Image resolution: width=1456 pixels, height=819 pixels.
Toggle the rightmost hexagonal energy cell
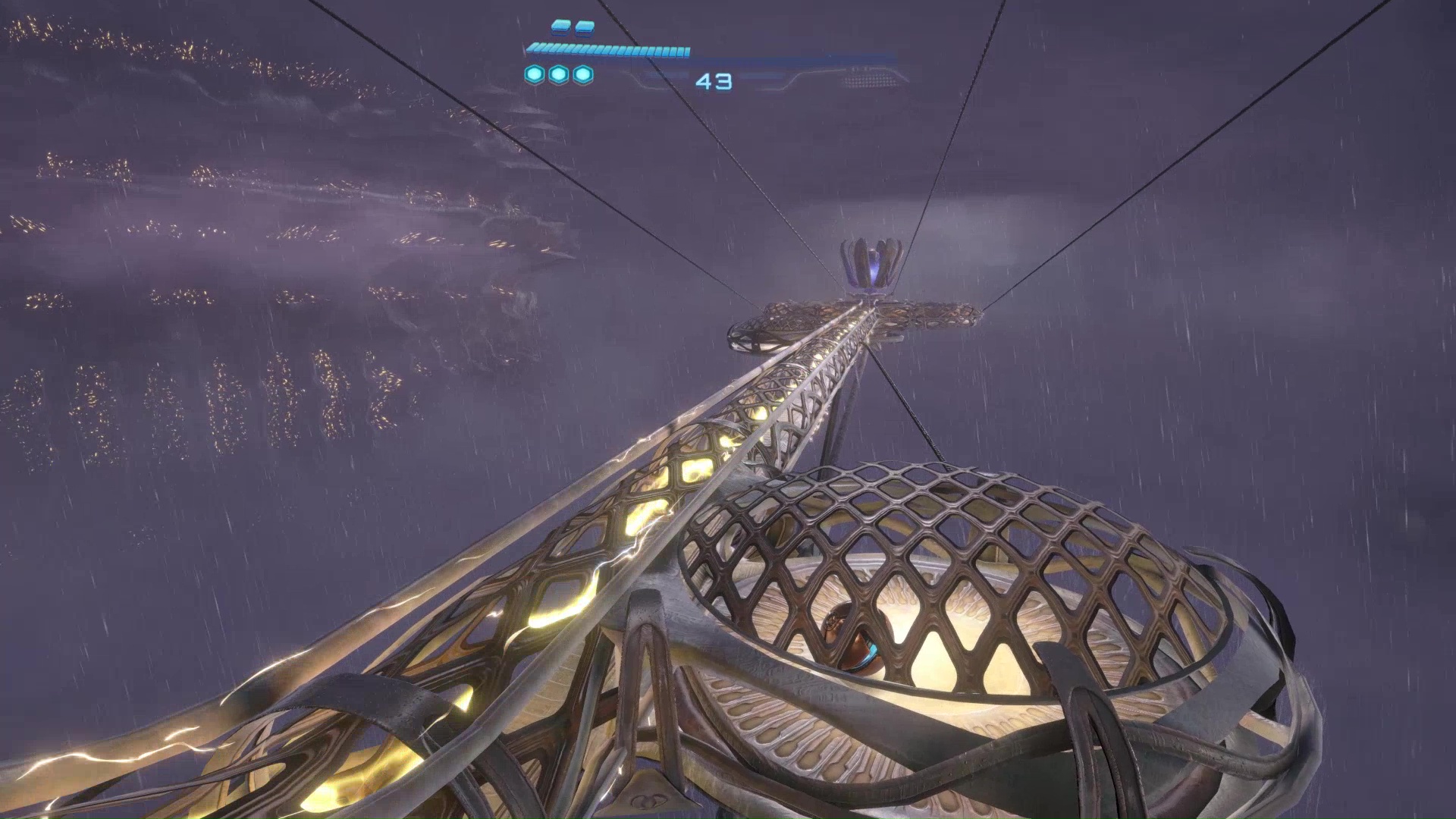[x=581, y=76]
